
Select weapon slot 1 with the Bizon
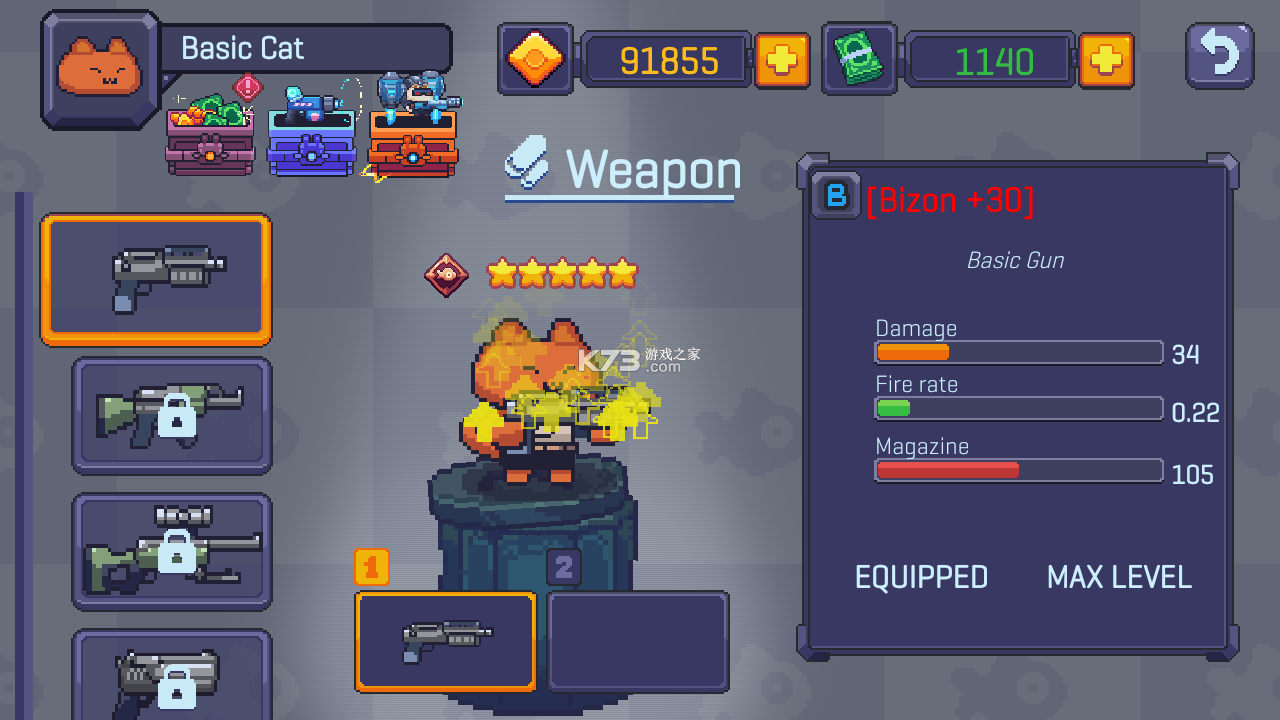tap(445, 641)
